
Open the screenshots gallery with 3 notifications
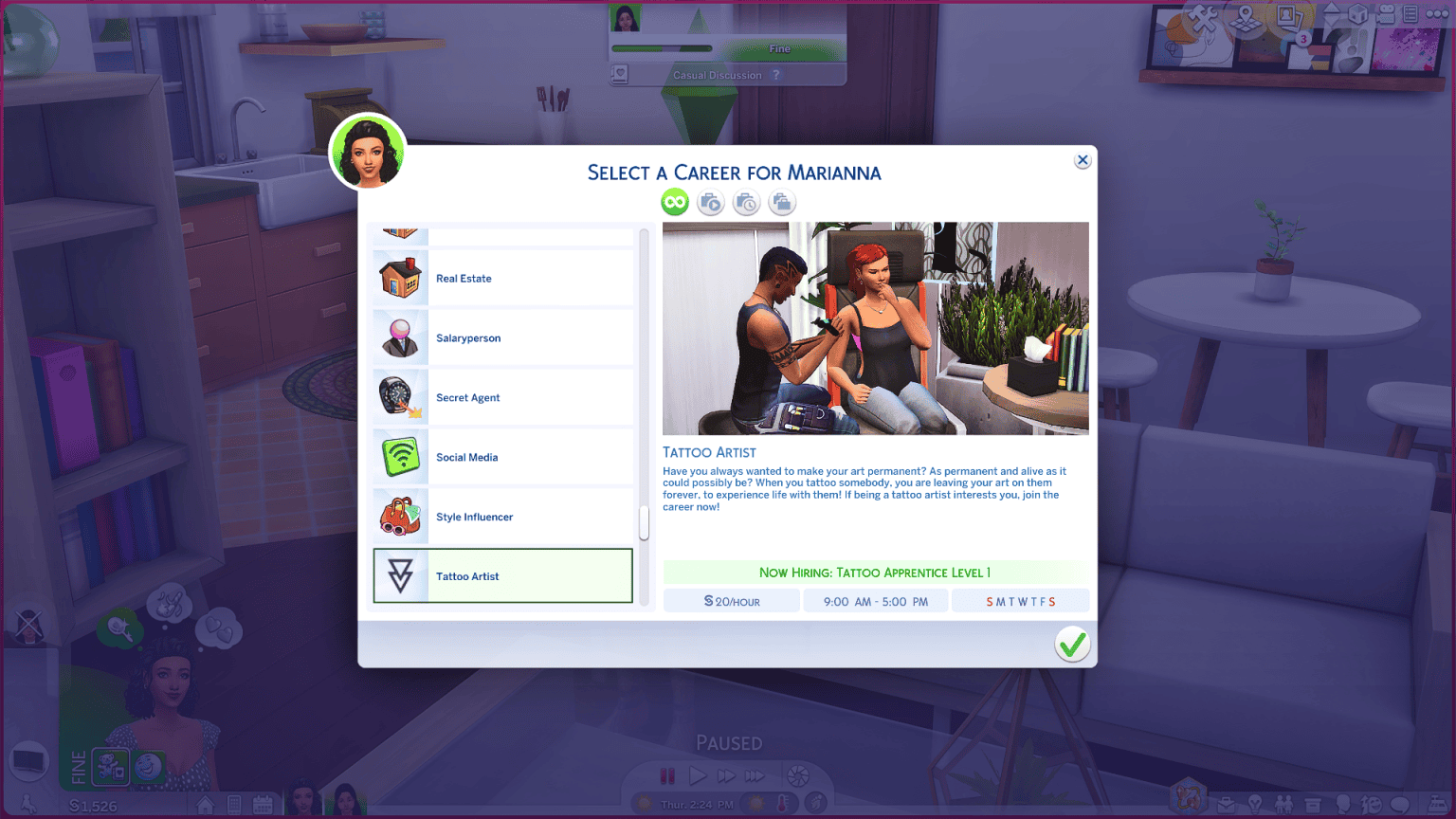(x=1289, y=17)
